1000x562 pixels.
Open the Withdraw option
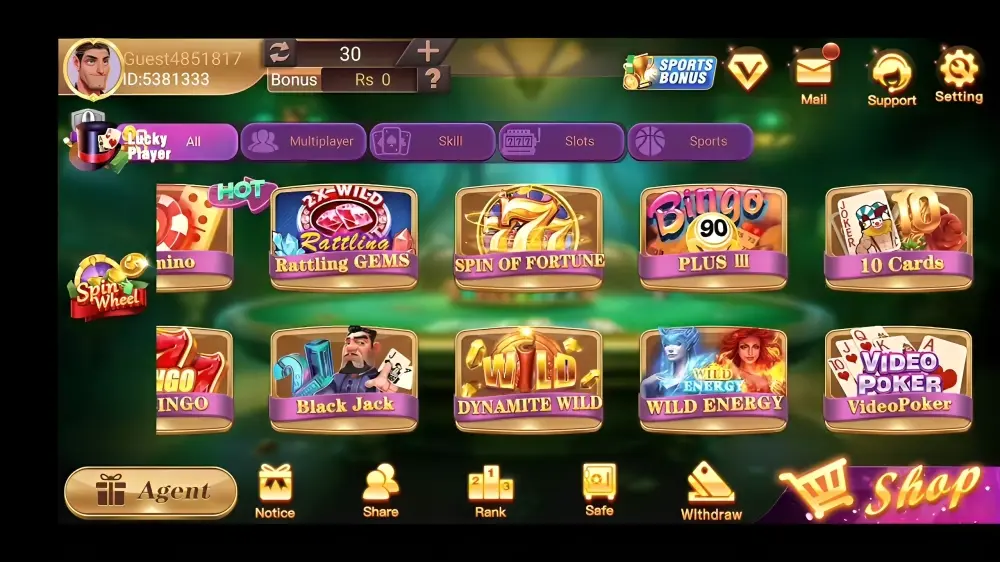pyautogui.click(x=711, y=491)
